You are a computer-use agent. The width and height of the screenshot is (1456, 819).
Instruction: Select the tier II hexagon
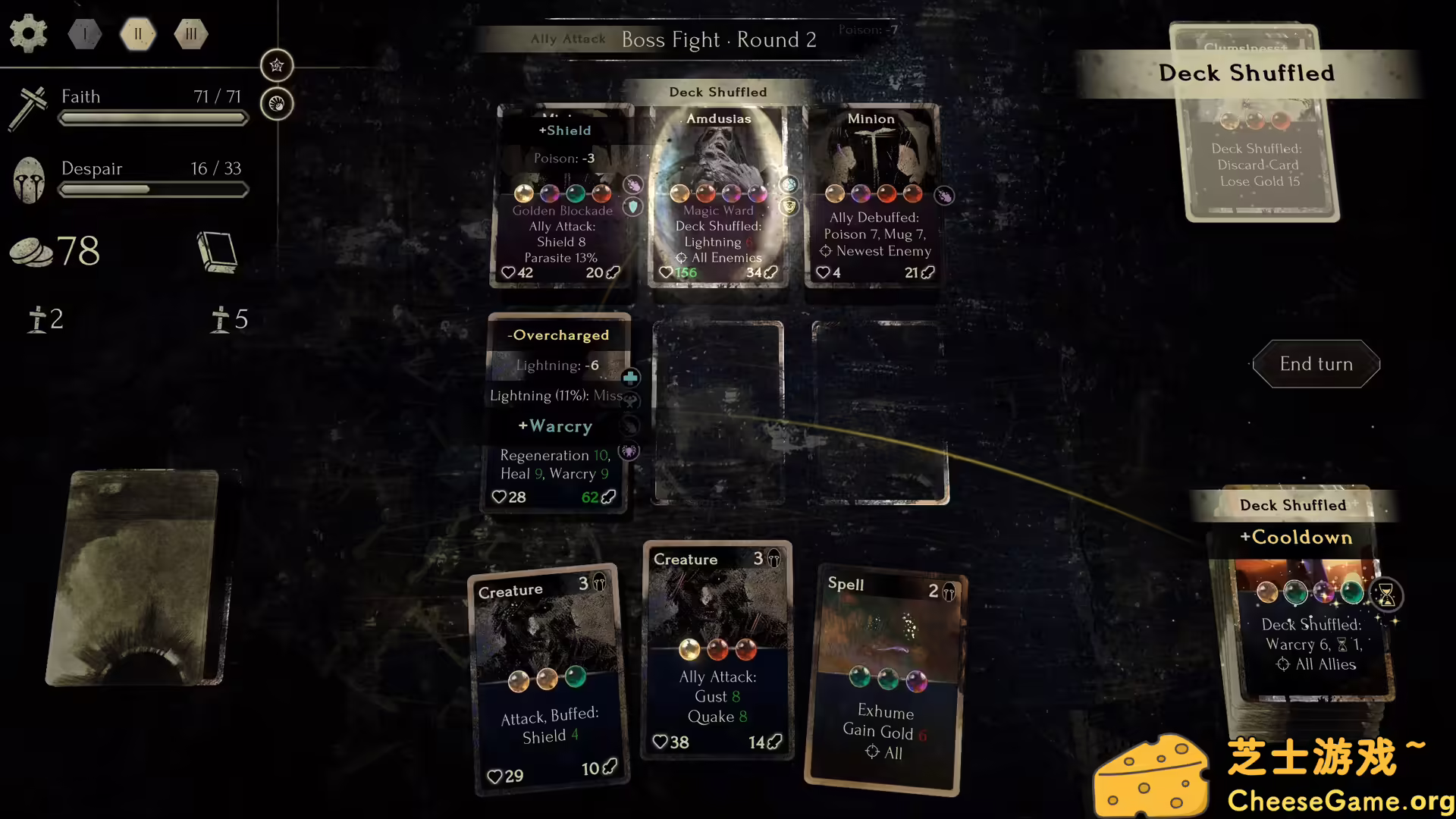pos(137,33)
